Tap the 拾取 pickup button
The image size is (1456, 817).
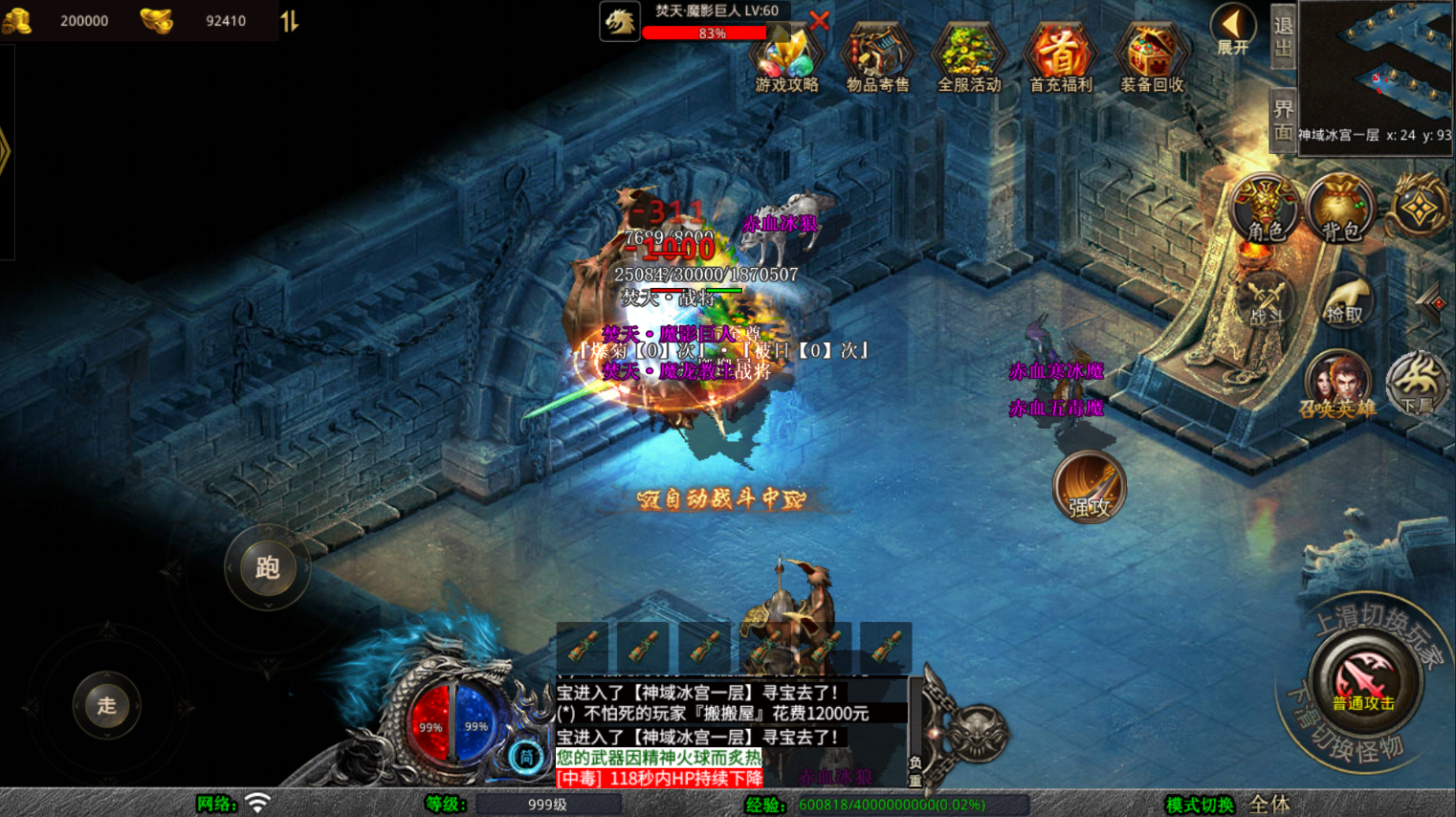(1344, 301)
